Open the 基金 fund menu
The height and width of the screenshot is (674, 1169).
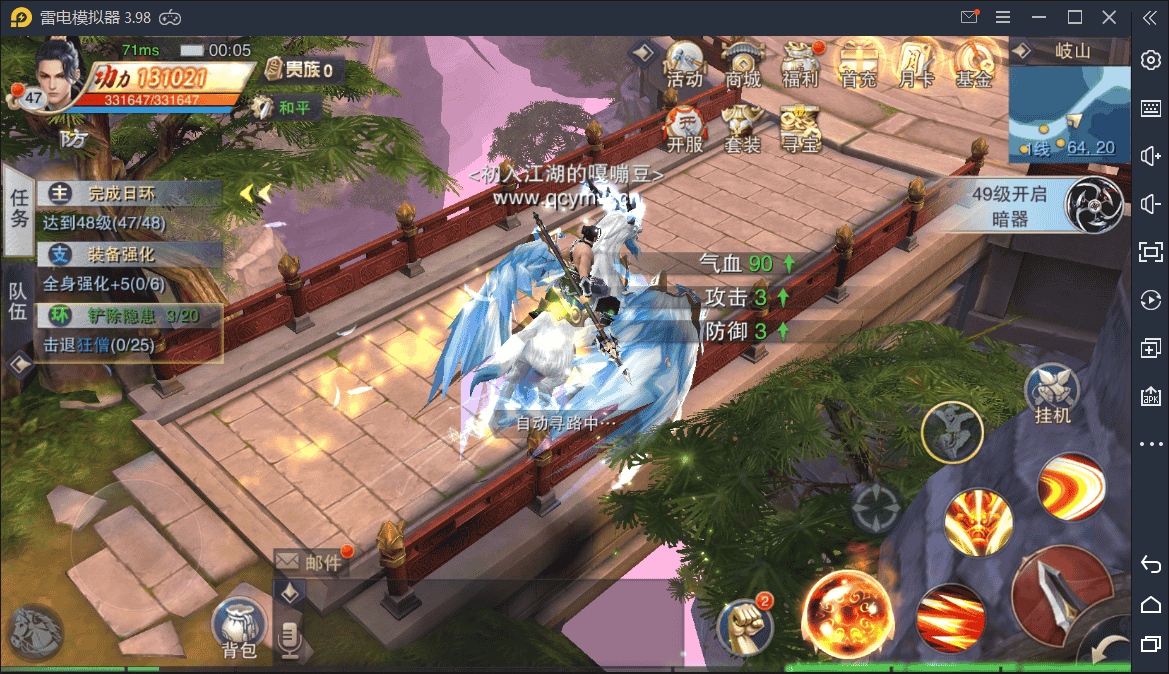pos(974,65)
